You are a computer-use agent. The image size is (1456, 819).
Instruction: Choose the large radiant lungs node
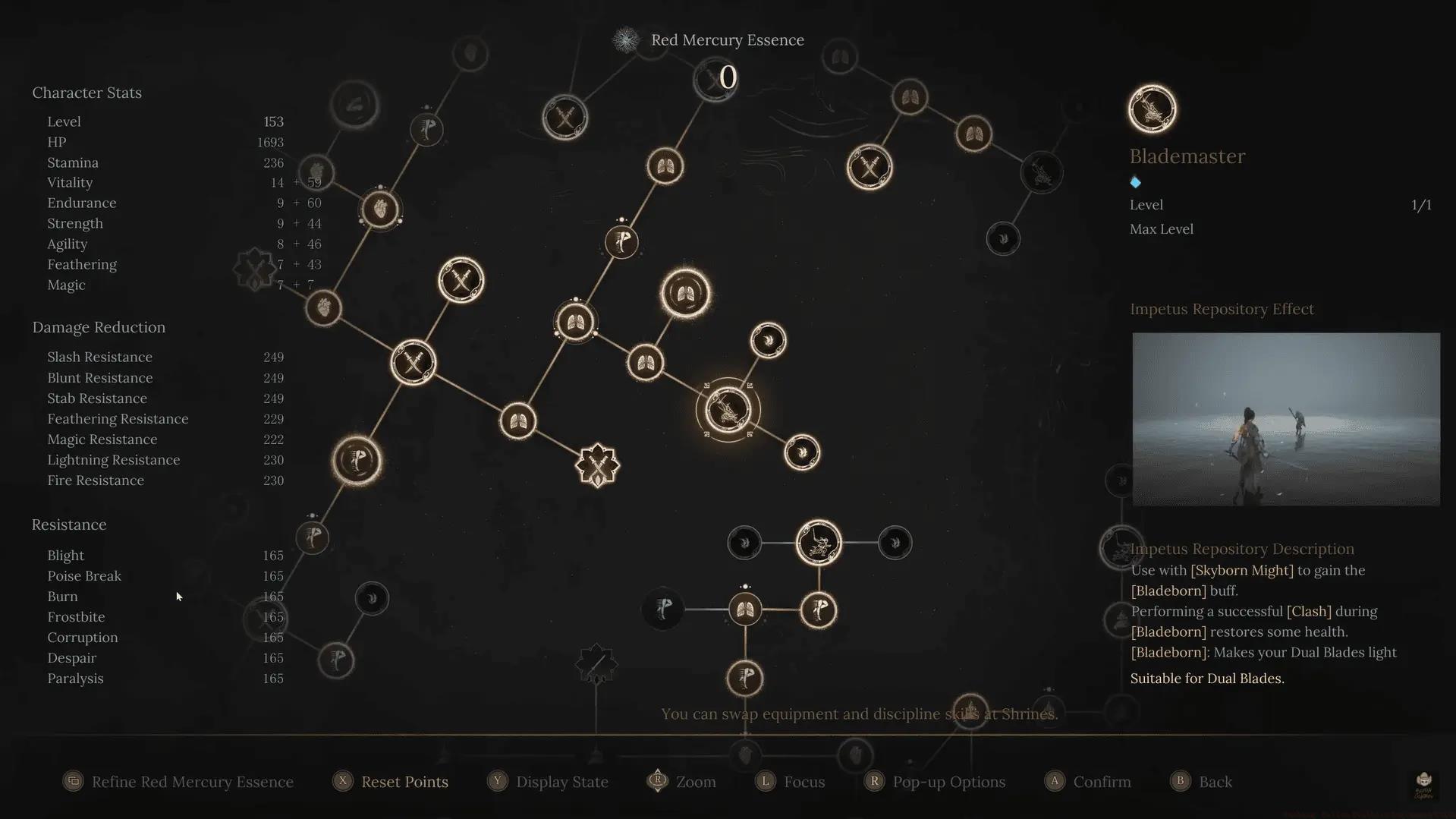685,293
